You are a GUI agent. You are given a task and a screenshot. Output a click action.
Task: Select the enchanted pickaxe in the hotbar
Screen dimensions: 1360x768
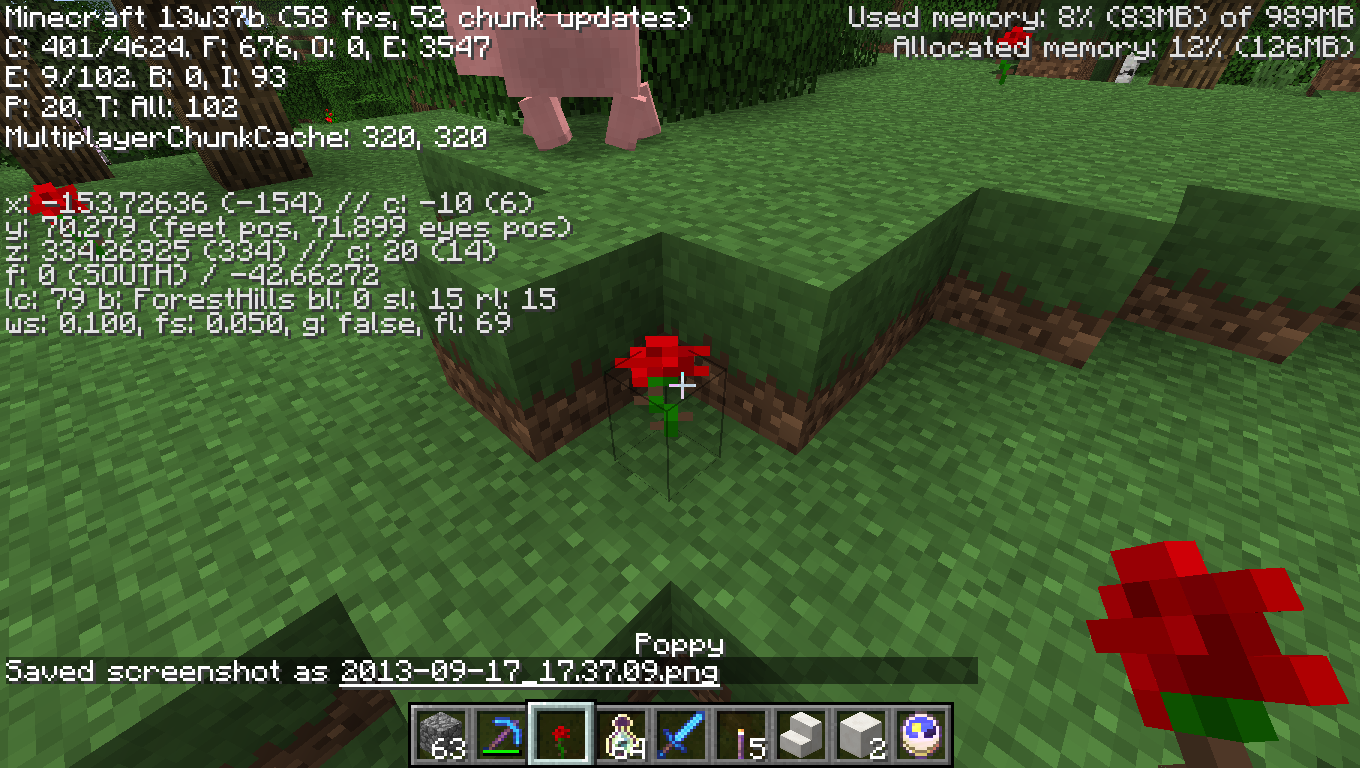coord(501,730)
